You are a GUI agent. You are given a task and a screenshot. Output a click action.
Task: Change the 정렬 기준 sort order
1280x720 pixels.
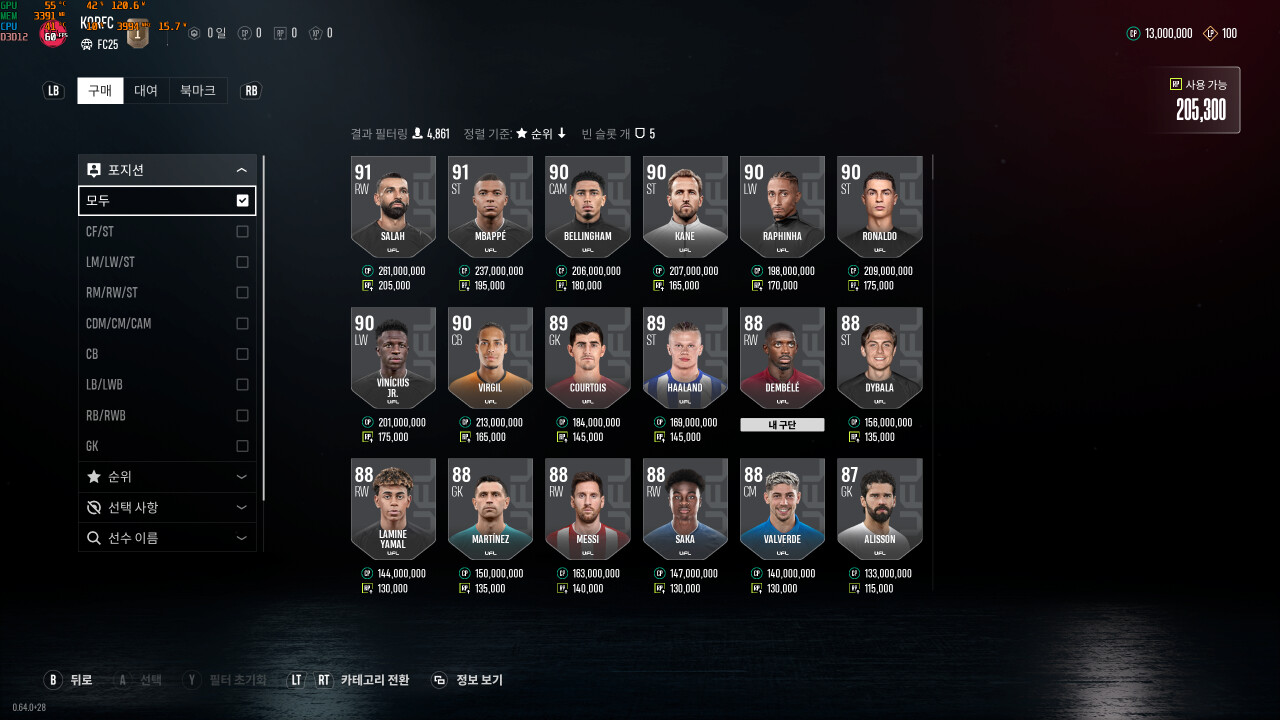[540, 134]
